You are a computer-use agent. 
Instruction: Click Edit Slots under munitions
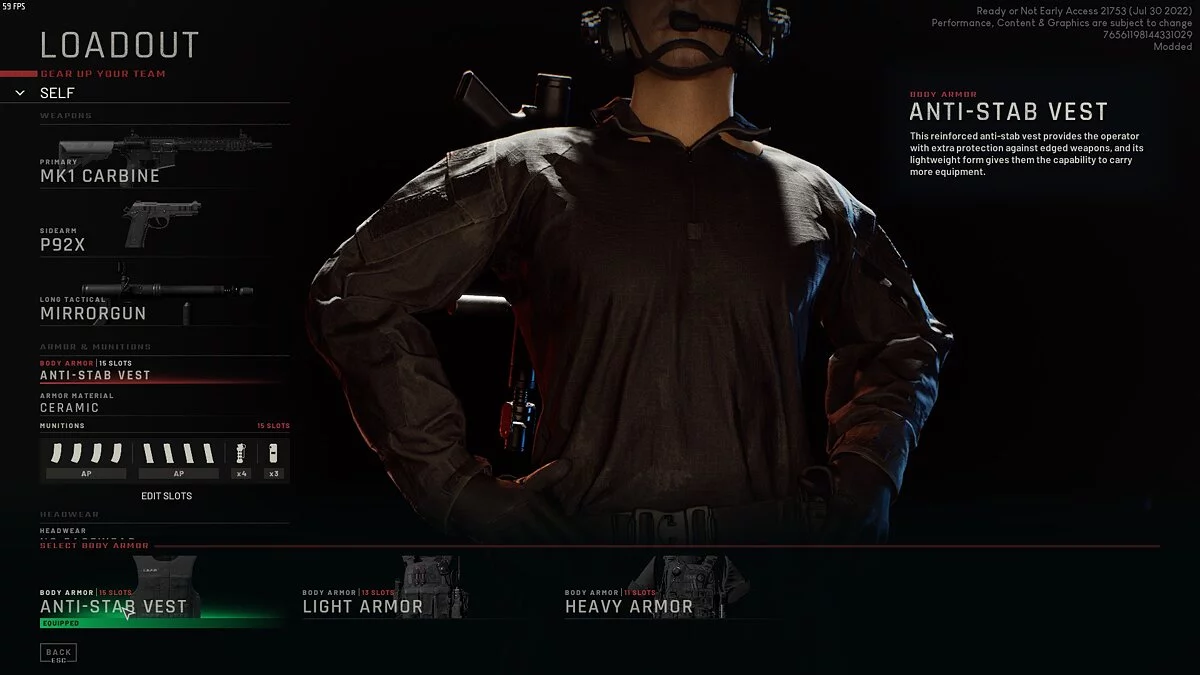(x=166, y=496)
